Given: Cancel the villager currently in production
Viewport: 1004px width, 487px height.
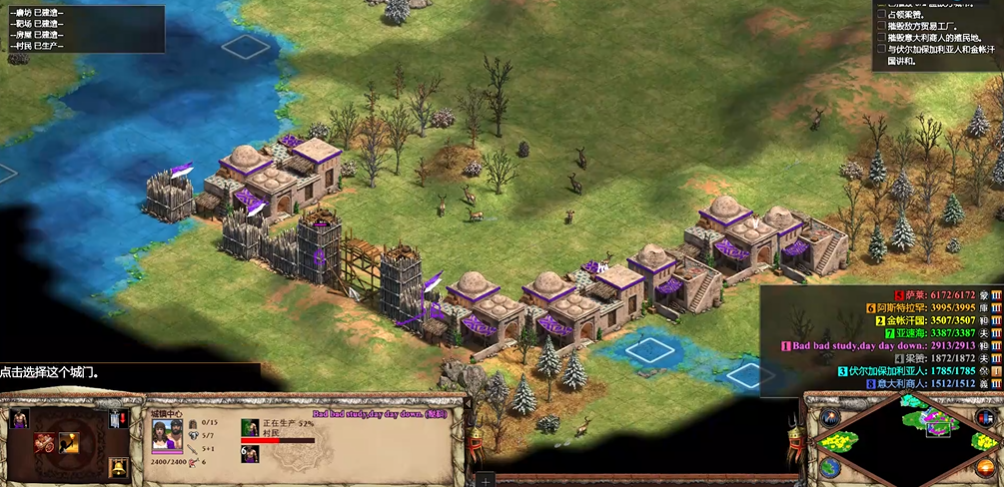Looking at the screenshot, I should 250,428.
